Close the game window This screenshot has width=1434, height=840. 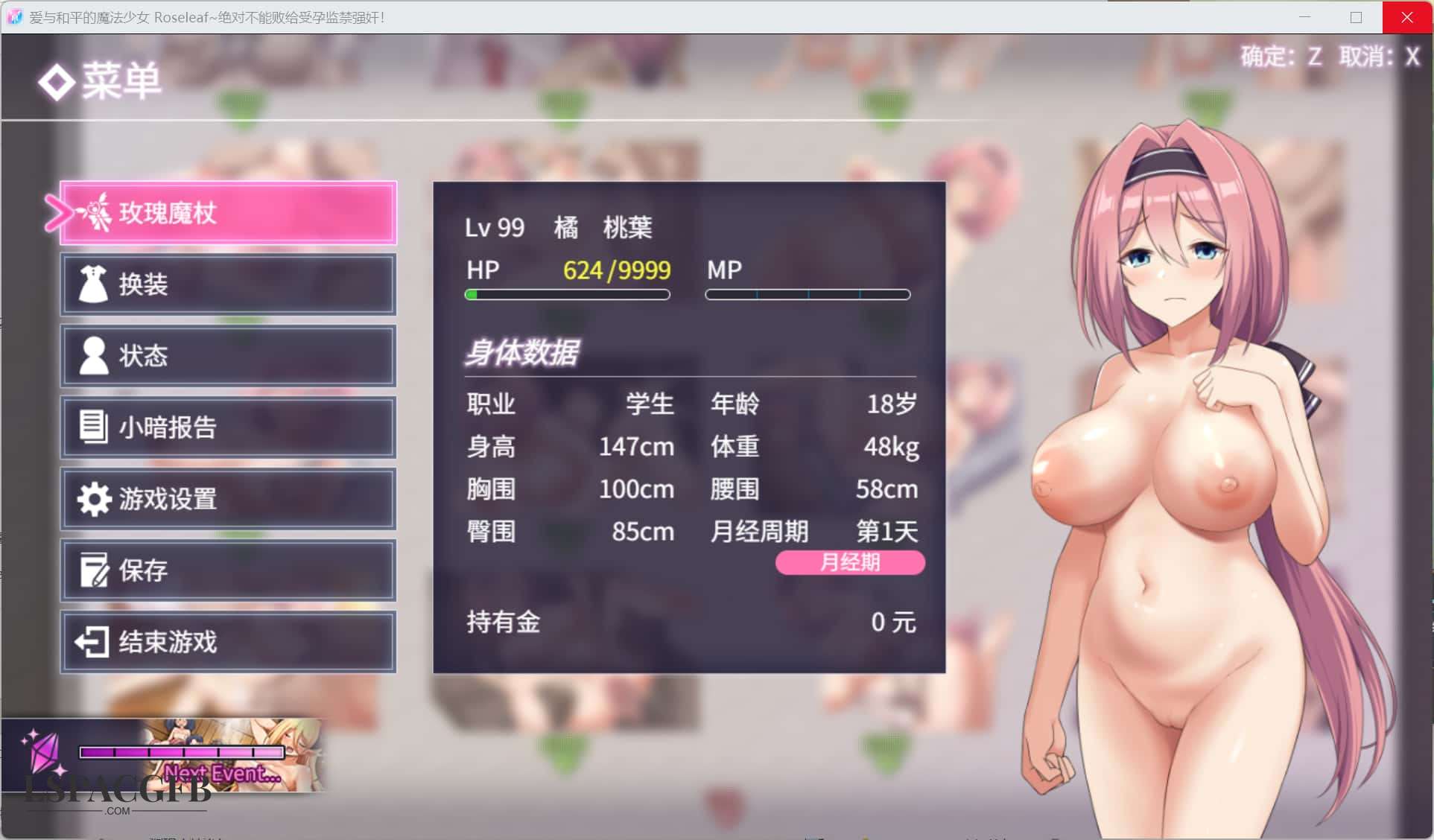pos(1406,17)
